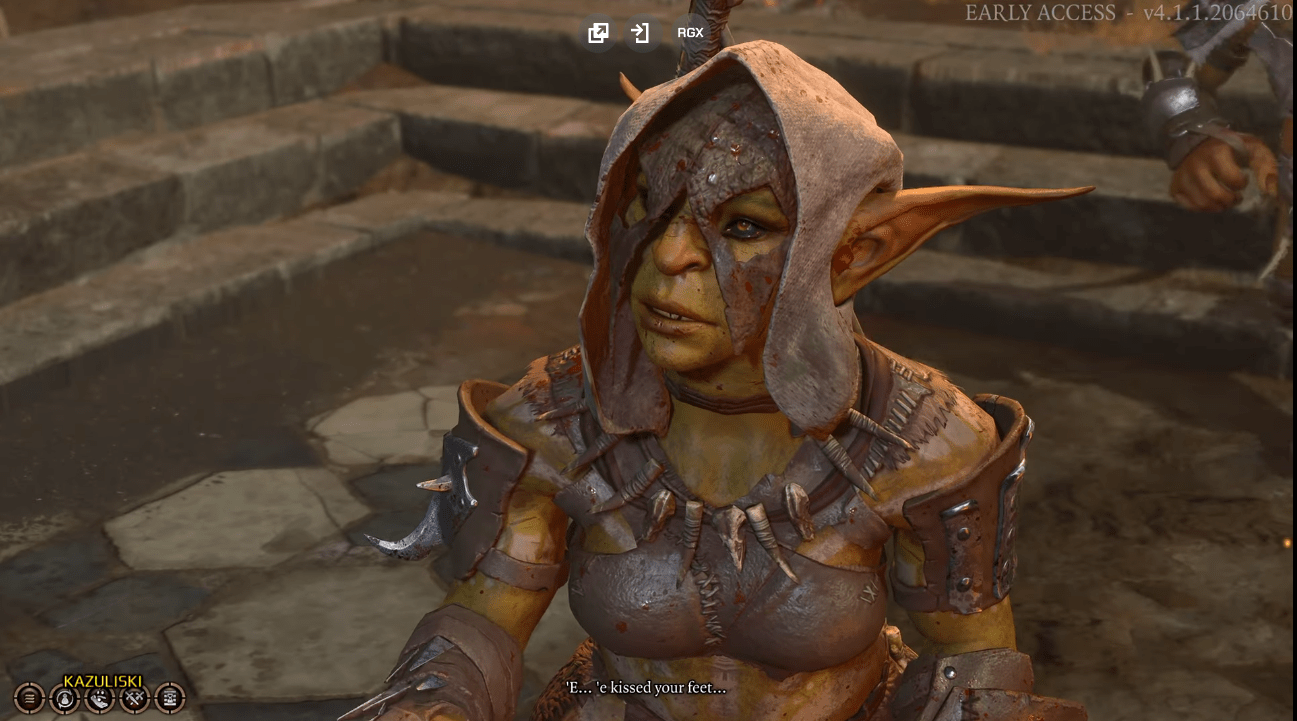The image size is (1297, 721).
Task: Activate the RGX overlay button
Action: click(x=690, y=33)
